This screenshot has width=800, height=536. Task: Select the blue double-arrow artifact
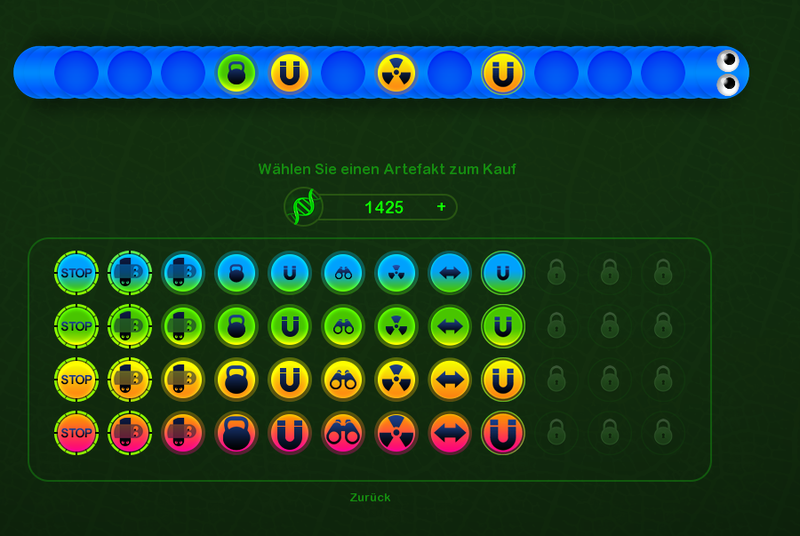(x=450, y=272)
